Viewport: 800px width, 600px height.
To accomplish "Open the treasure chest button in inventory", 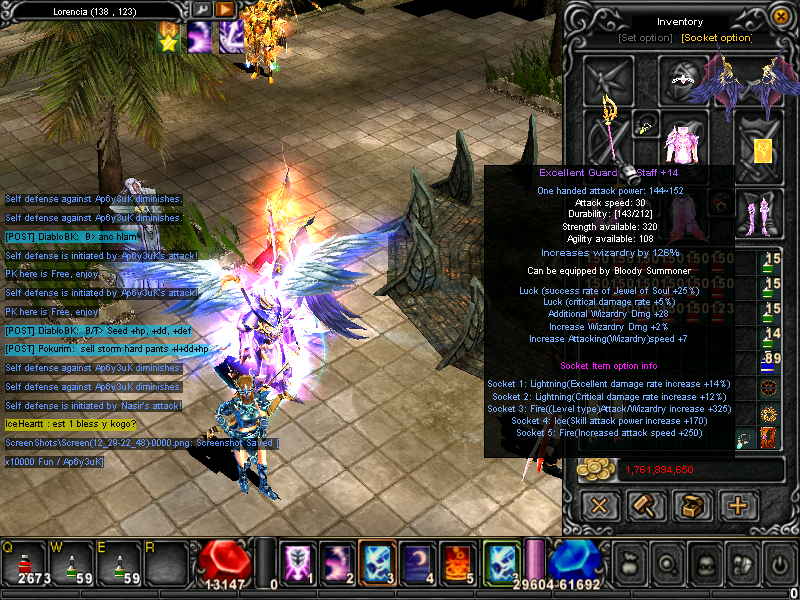I will pyautogui.click(x=692, y=506).
